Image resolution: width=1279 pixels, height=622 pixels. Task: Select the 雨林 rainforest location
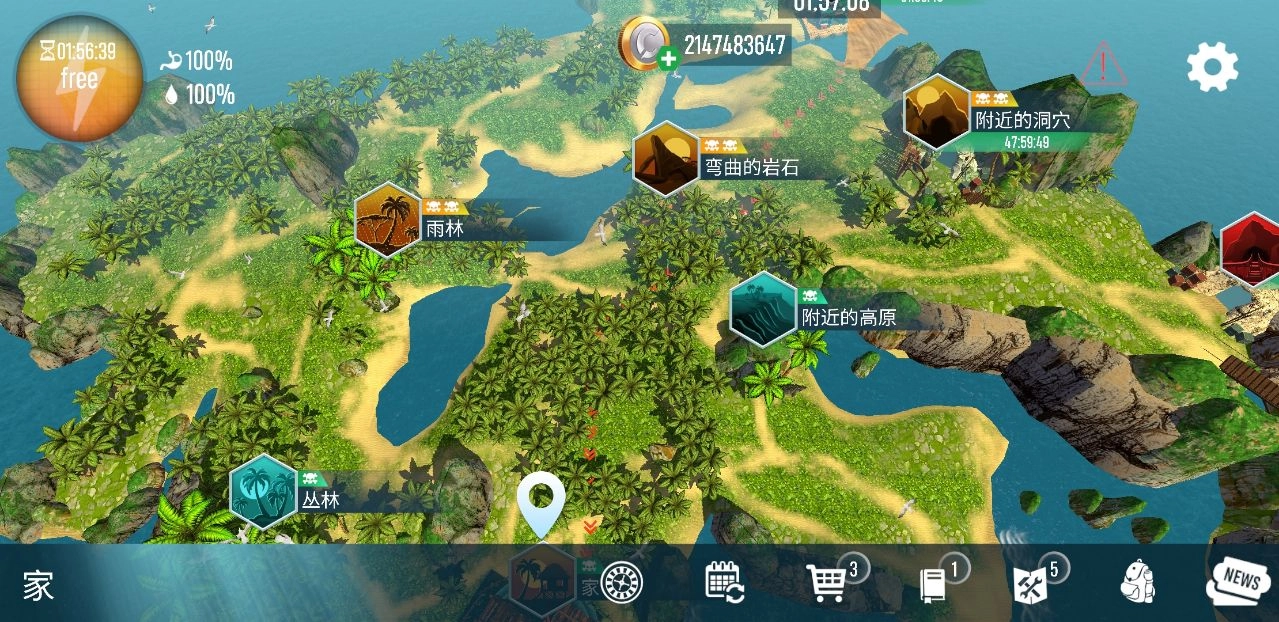click(388, 220)
